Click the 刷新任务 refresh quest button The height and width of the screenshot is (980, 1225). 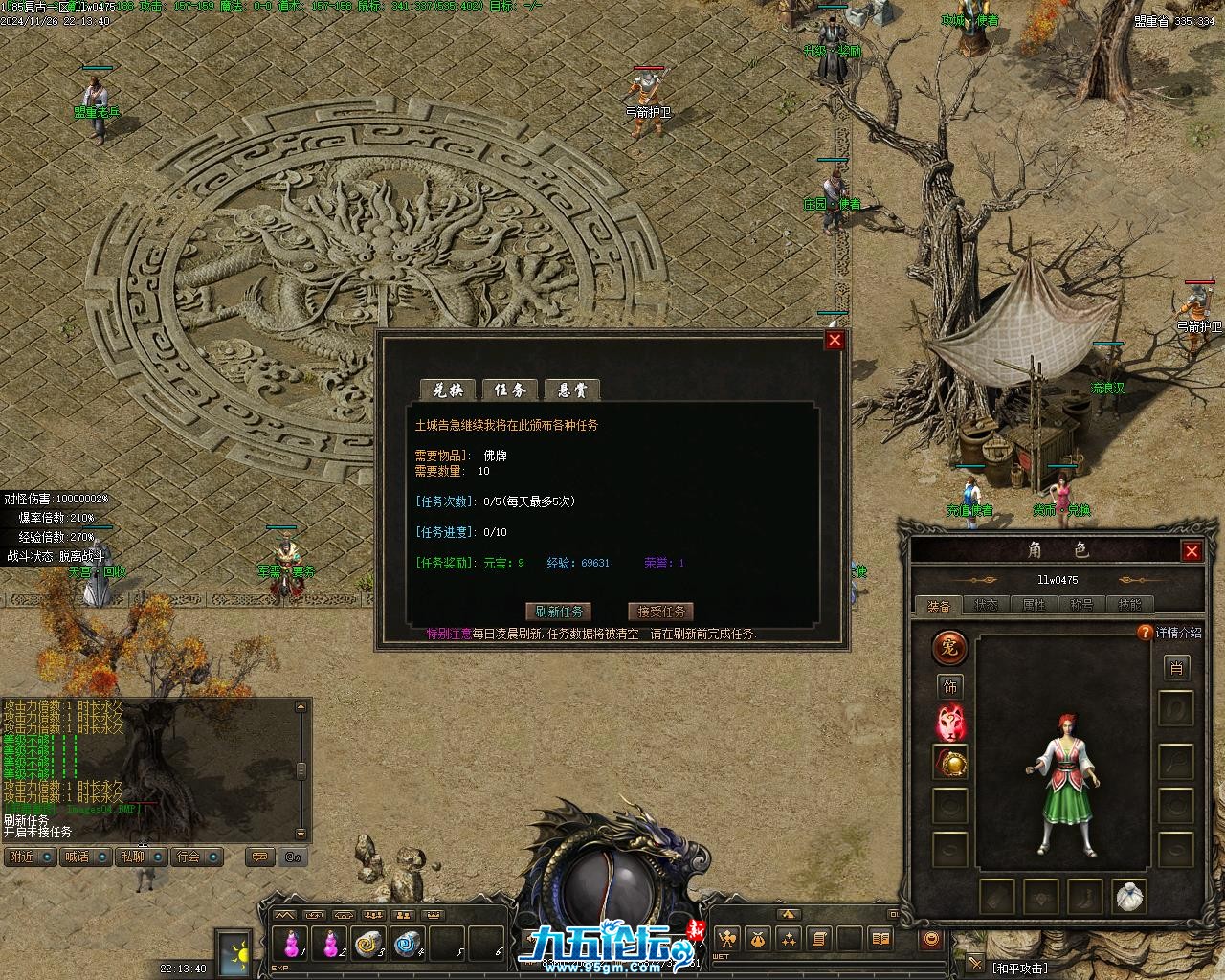[x=559, y=612]
